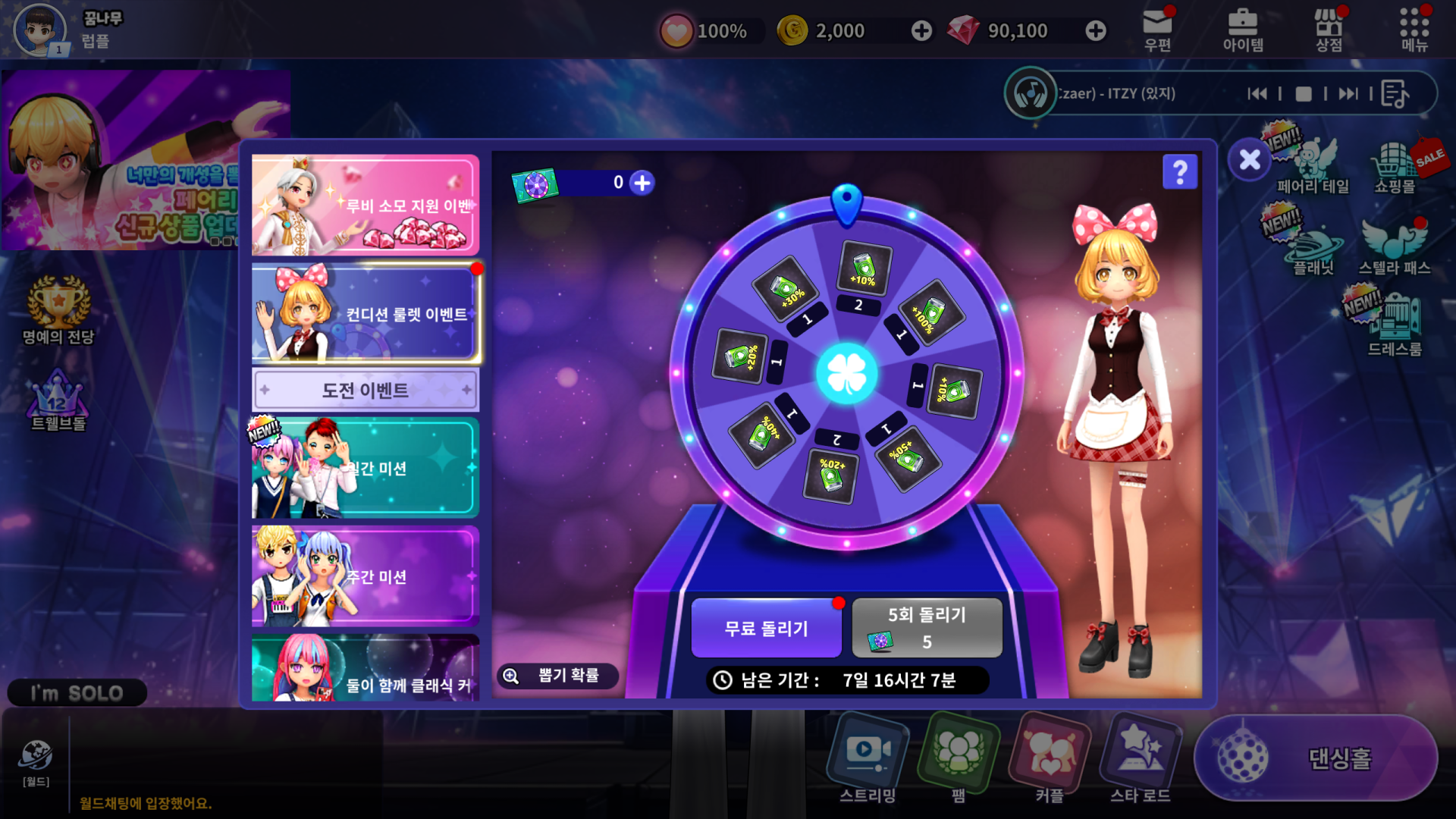Choose the 5회 돌리기 spin button
The width and height of the screenshot is (1456, 819).
pos(927,628)
